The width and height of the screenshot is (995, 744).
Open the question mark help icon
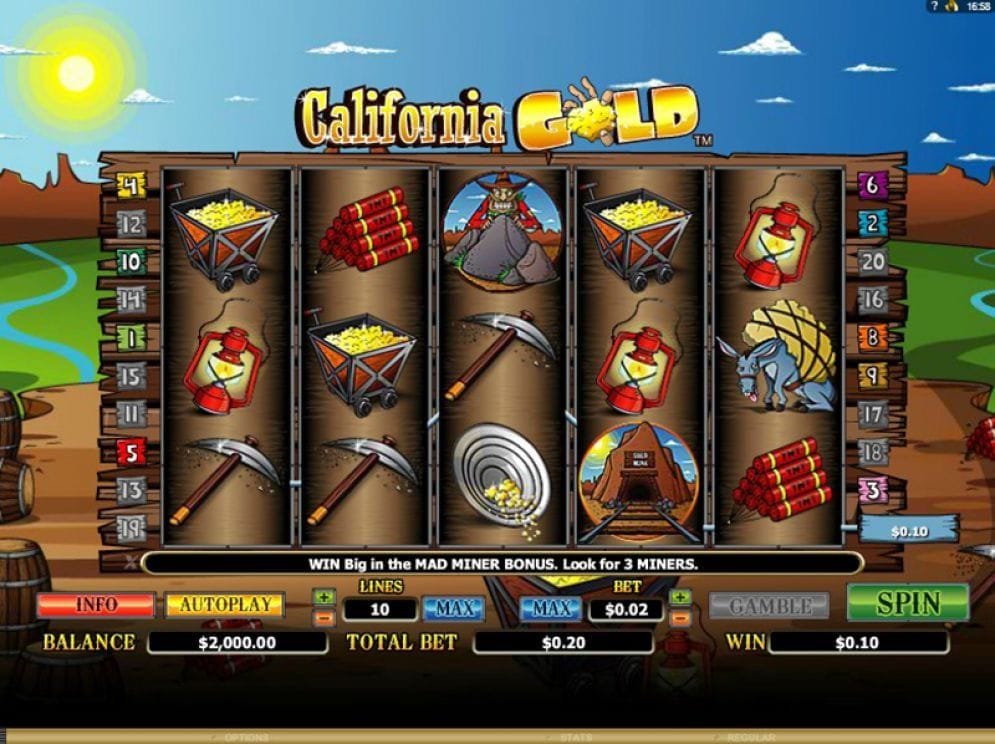click(x=933, y=6)
